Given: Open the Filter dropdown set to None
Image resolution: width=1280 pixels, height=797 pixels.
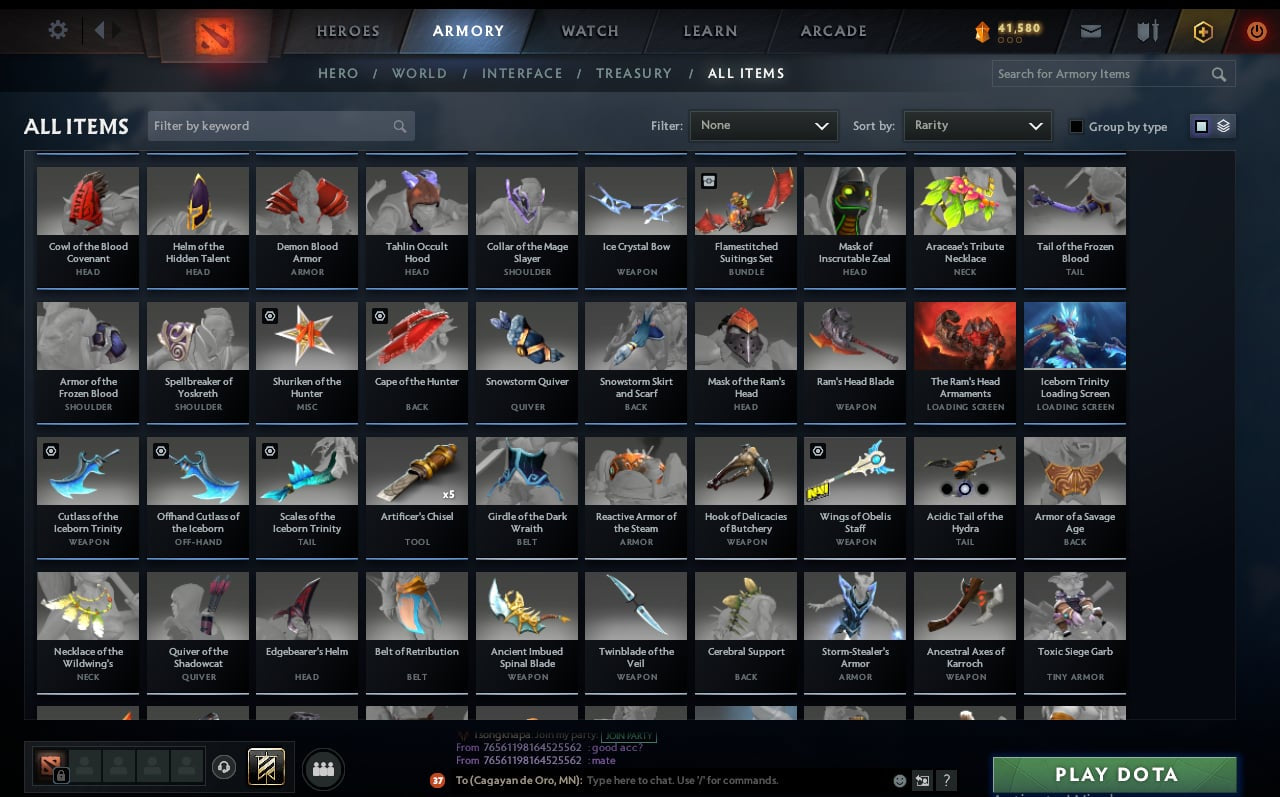Looking at the screenshot, I should 763,125.
